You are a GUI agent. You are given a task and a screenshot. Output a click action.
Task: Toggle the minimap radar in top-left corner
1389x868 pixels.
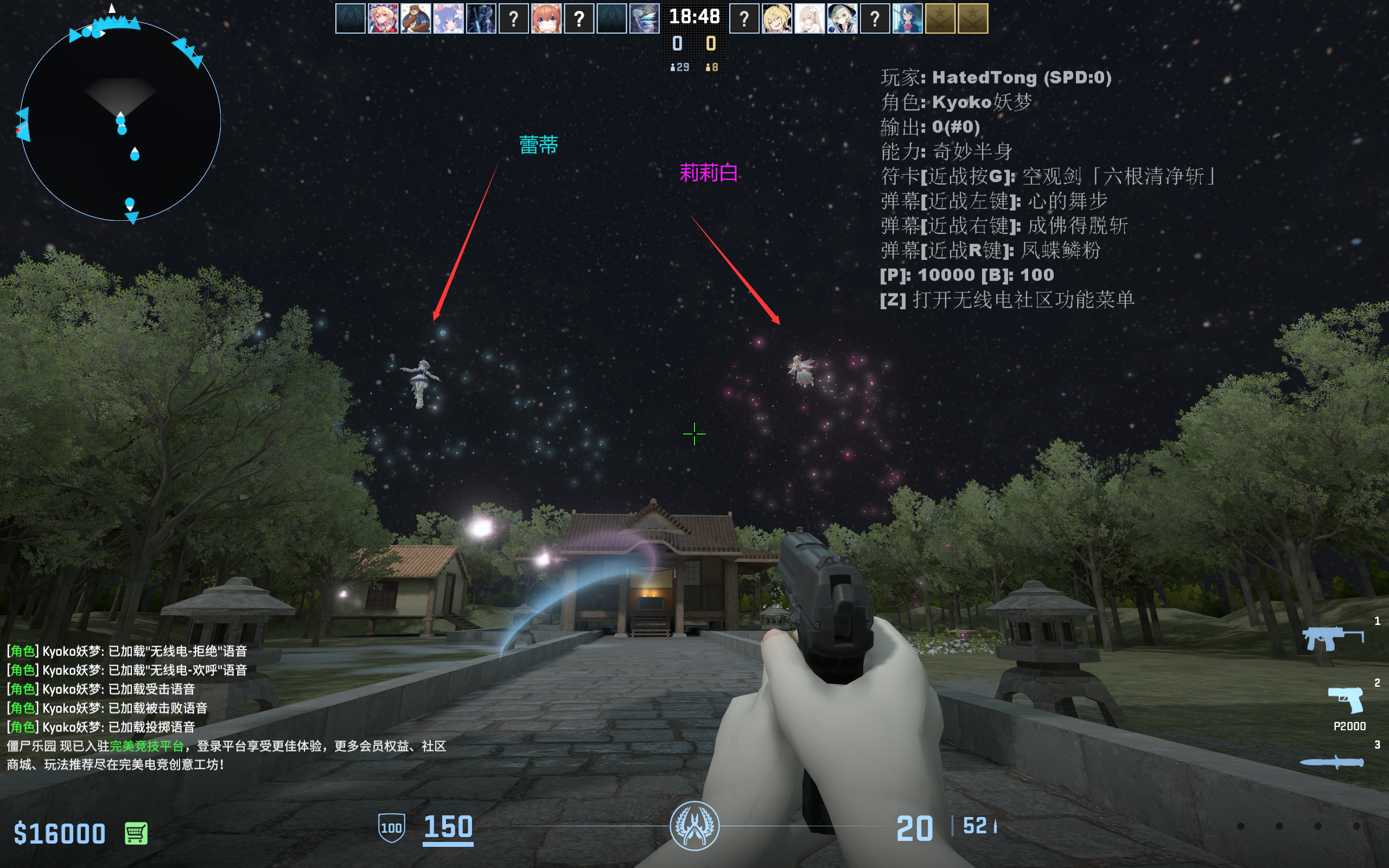click(120, 115)
